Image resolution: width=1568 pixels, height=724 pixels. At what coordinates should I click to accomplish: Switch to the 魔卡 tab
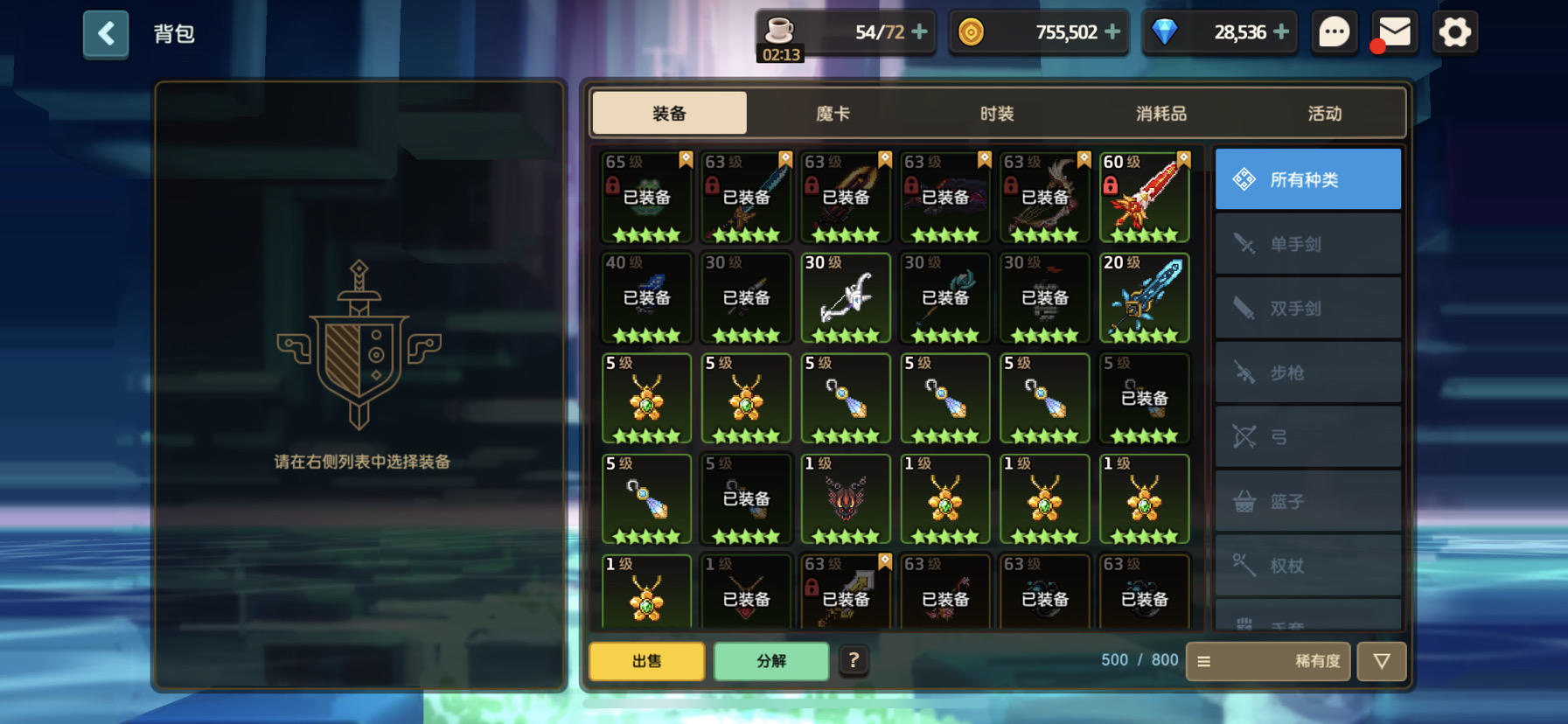832,113
